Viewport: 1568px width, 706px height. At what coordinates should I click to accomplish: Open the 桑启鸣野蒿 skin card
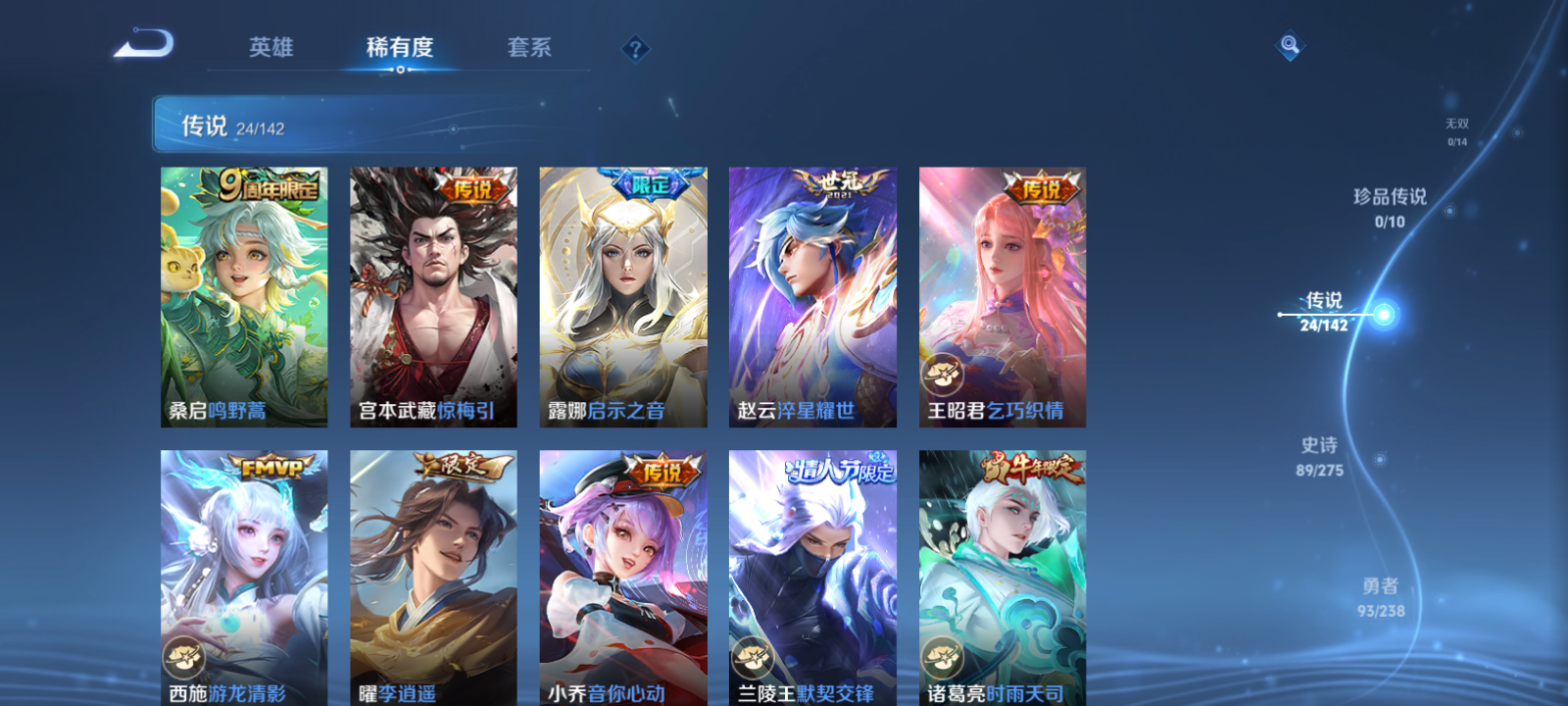pos(243,294)
